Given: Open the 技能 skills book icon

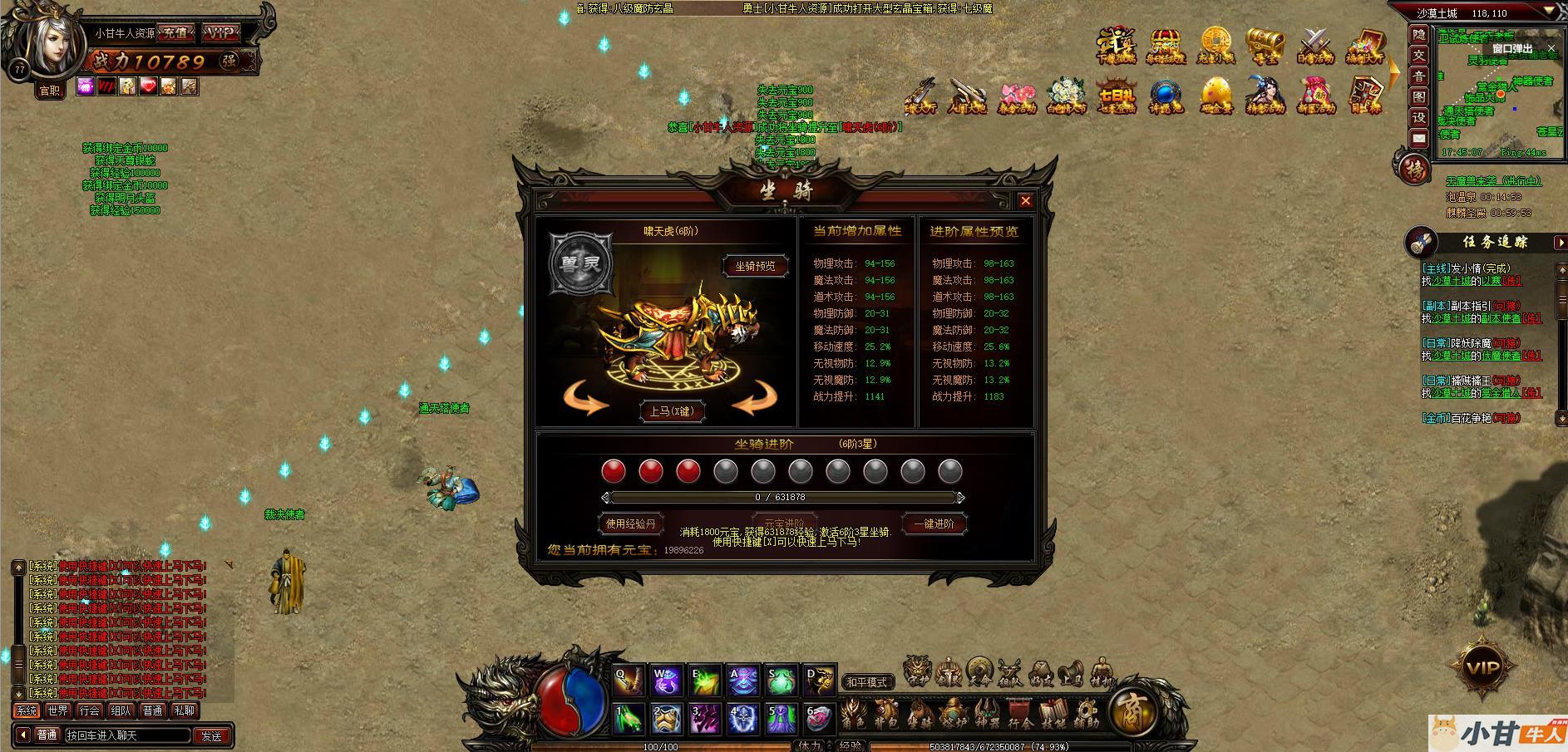Looking at the screenshot, I should (x=1053, y=715).
